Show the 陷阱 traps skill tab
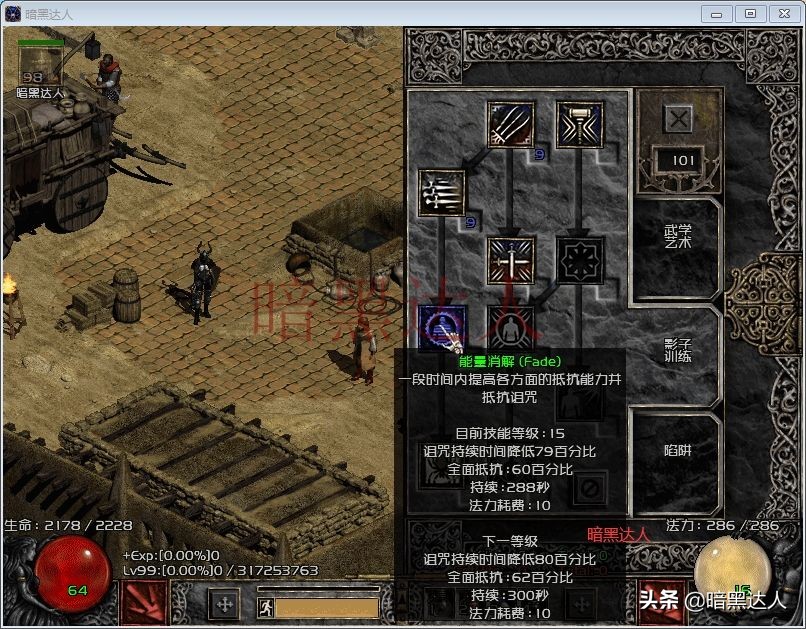 [678, 451]
